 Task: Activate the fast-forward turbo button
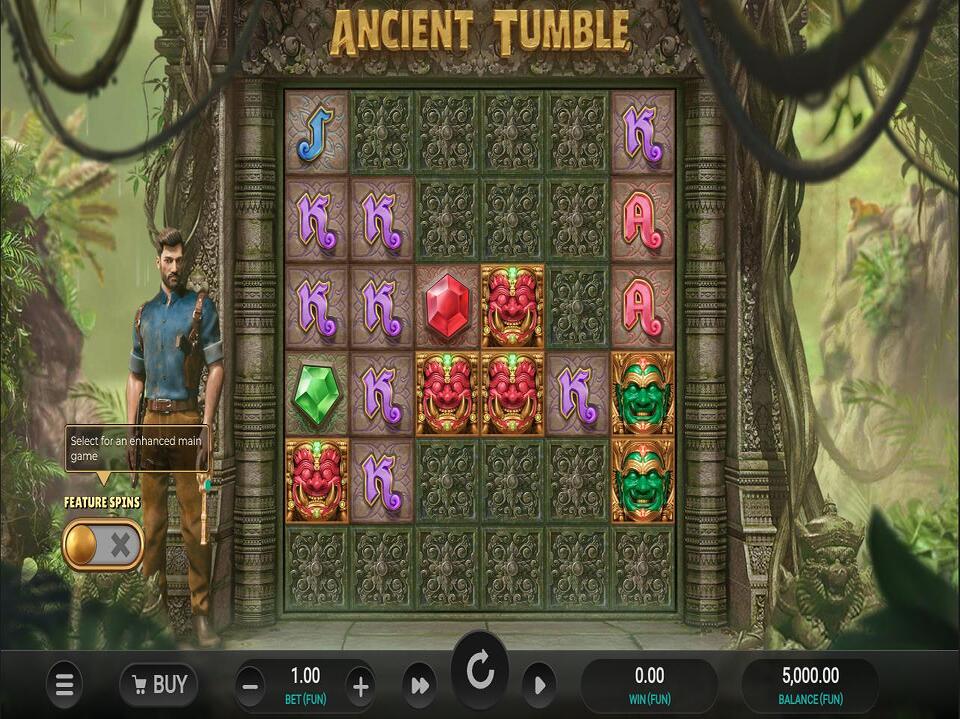point(418,686)
